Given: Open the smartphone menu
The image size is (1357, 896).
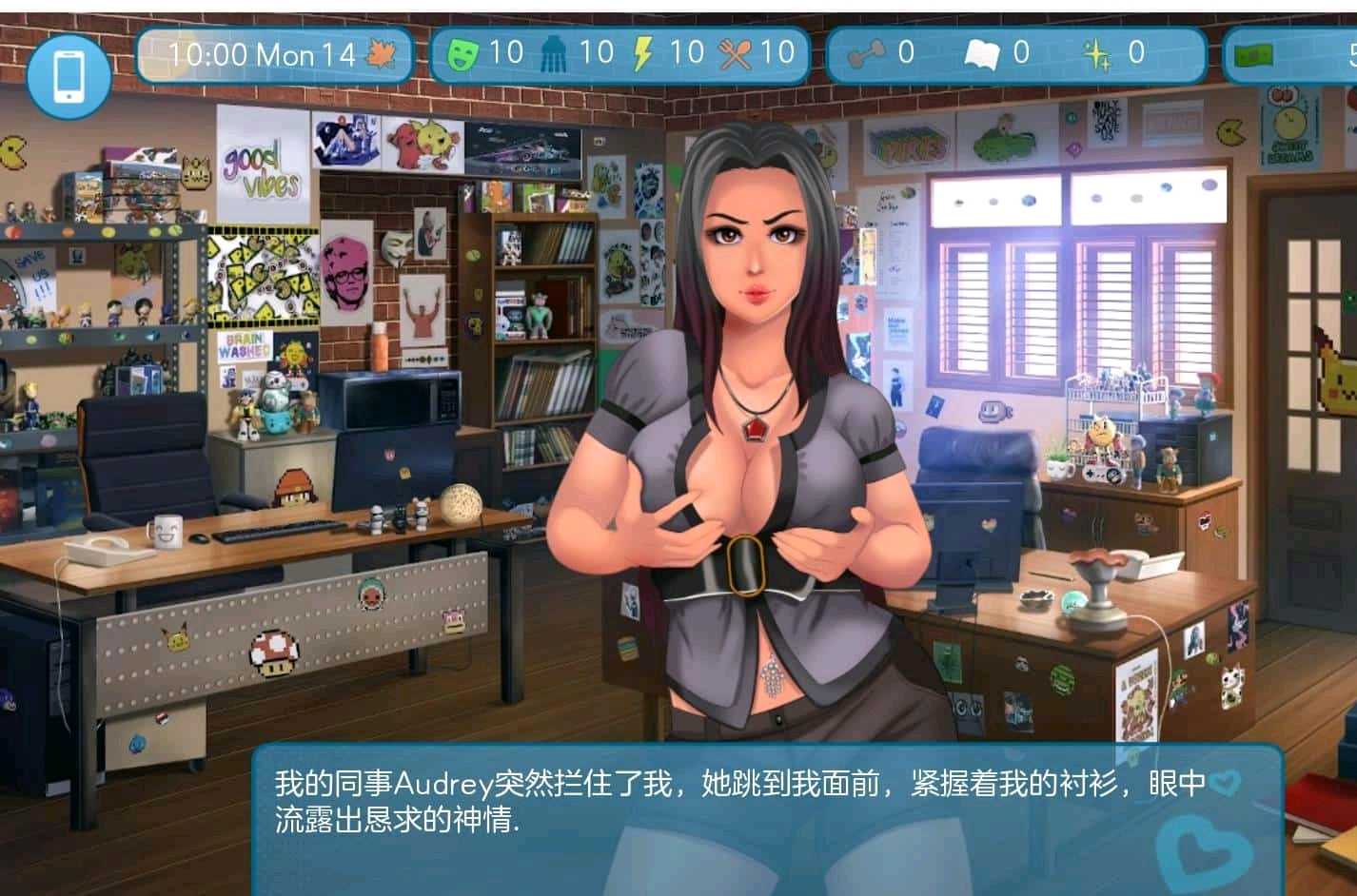Looking at the screenshot, I should [x=68, y=74].
